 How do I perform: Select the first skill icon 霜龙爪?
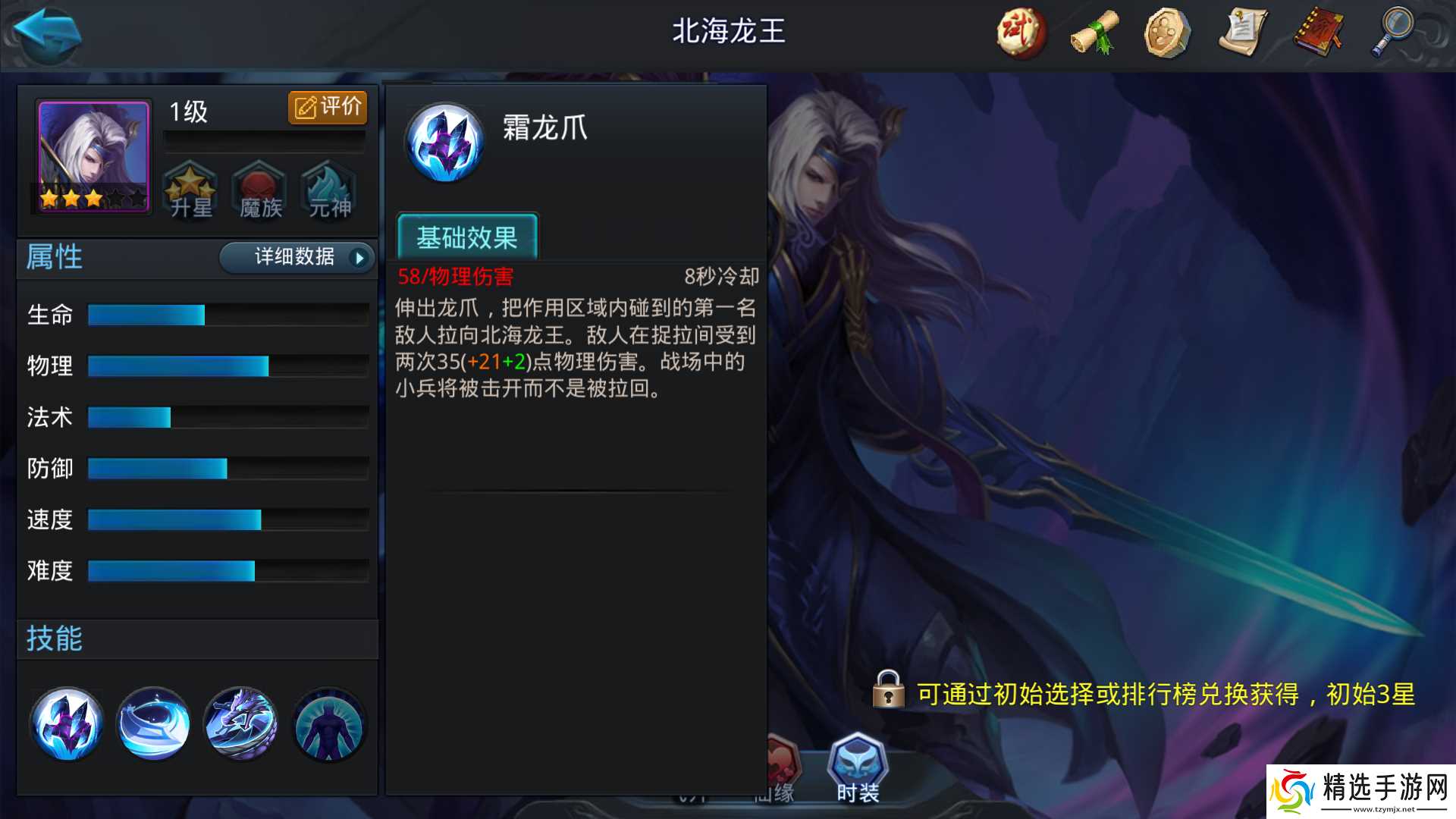[67, 724]
